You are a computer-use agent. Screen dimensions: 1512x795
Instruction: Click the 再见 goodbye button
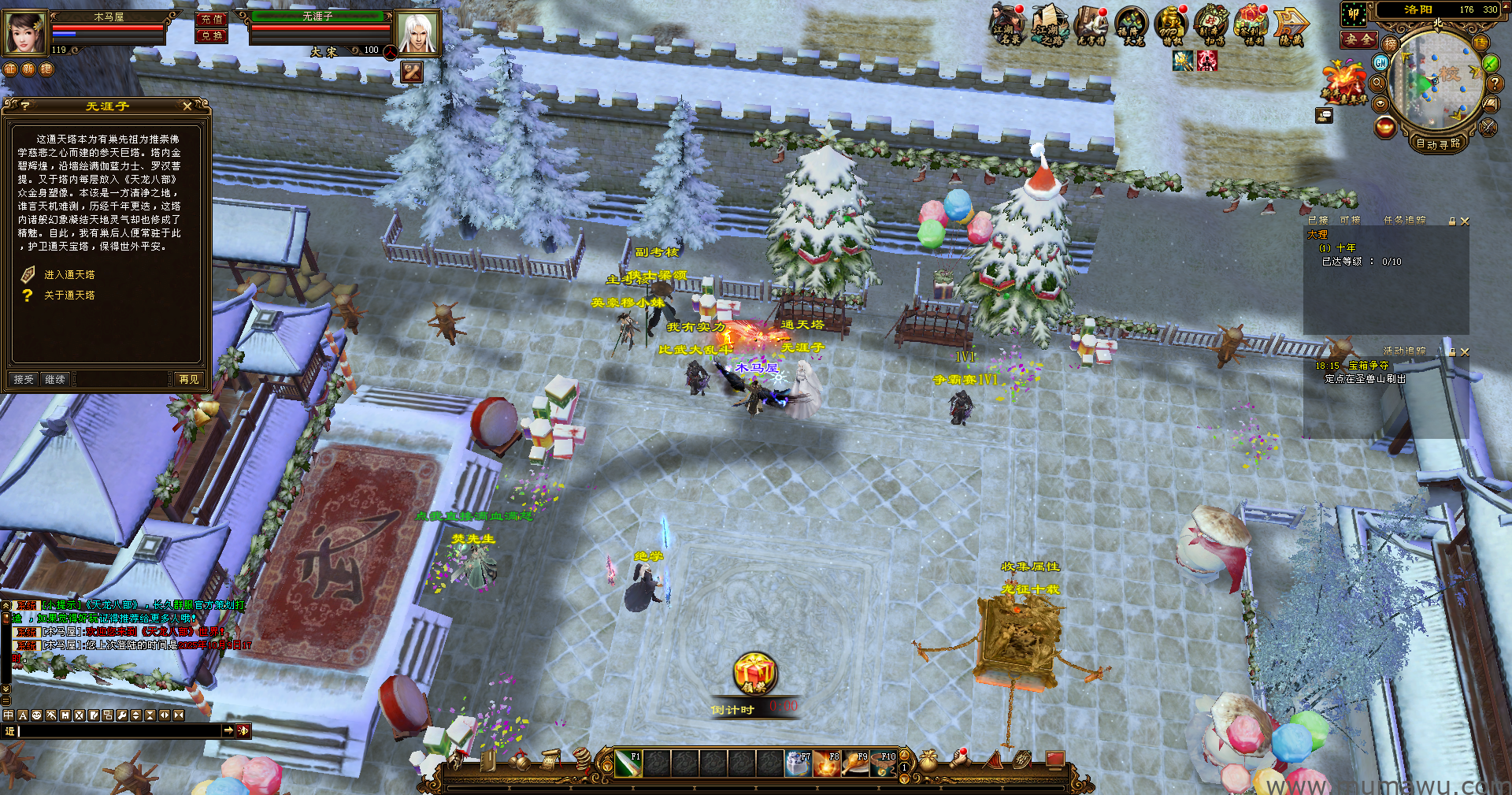(x=189, y=380)
